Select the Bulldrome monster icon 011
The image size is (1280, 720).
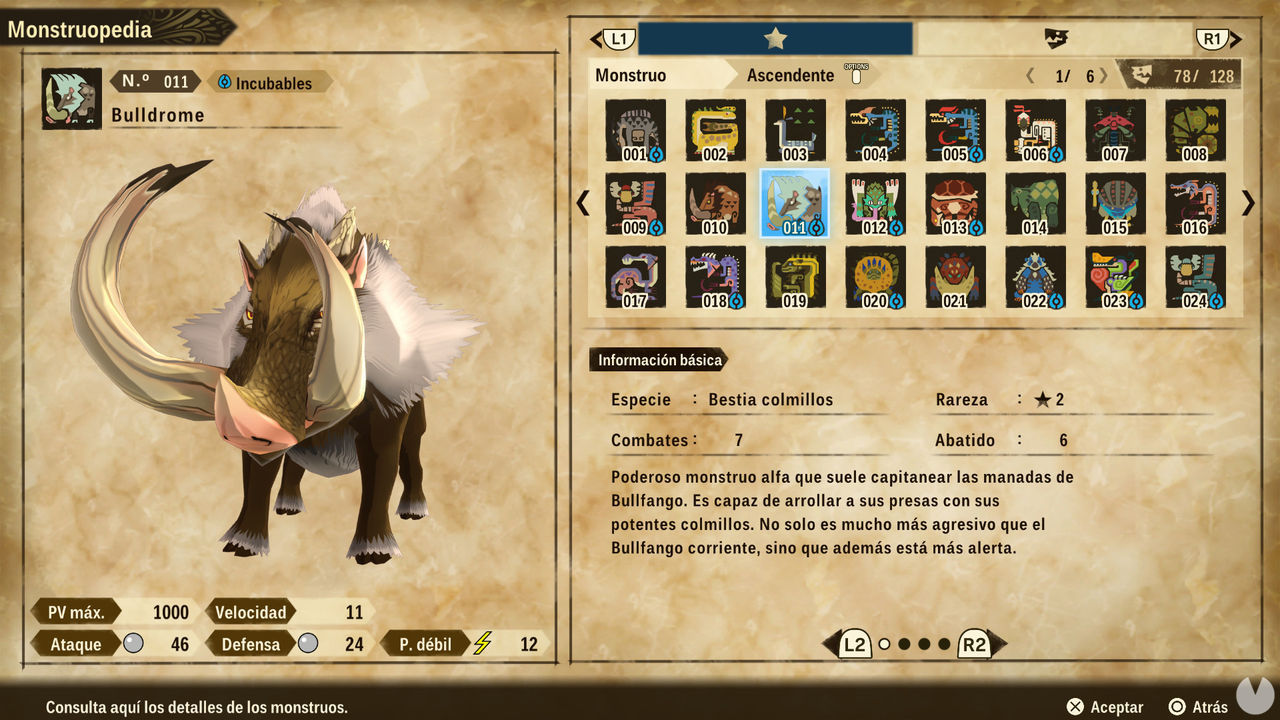[795, 203]
